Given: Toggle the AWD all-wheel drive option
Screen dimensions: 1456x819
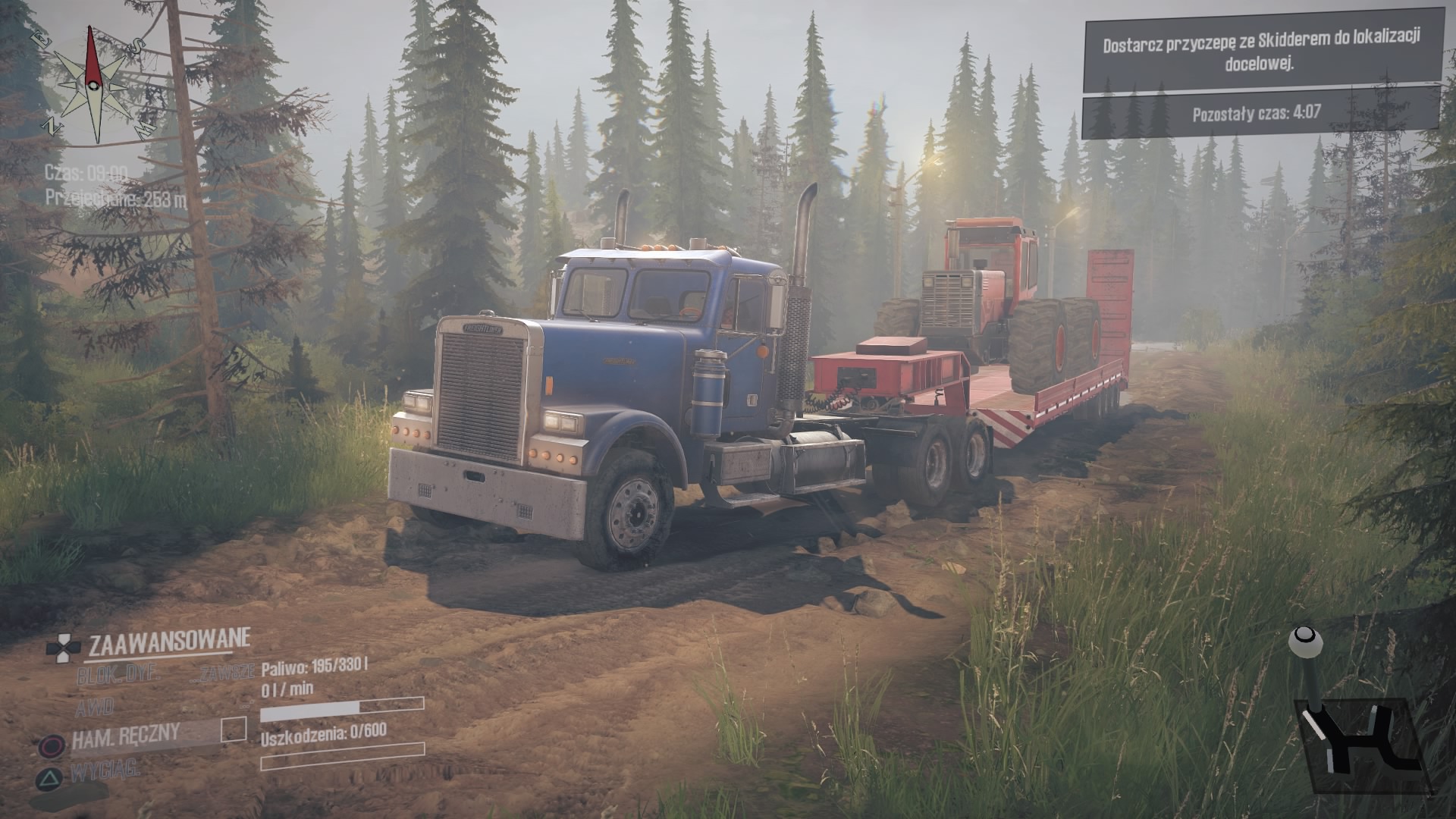Looking at the screenshot, I should [x=95, y=708].
